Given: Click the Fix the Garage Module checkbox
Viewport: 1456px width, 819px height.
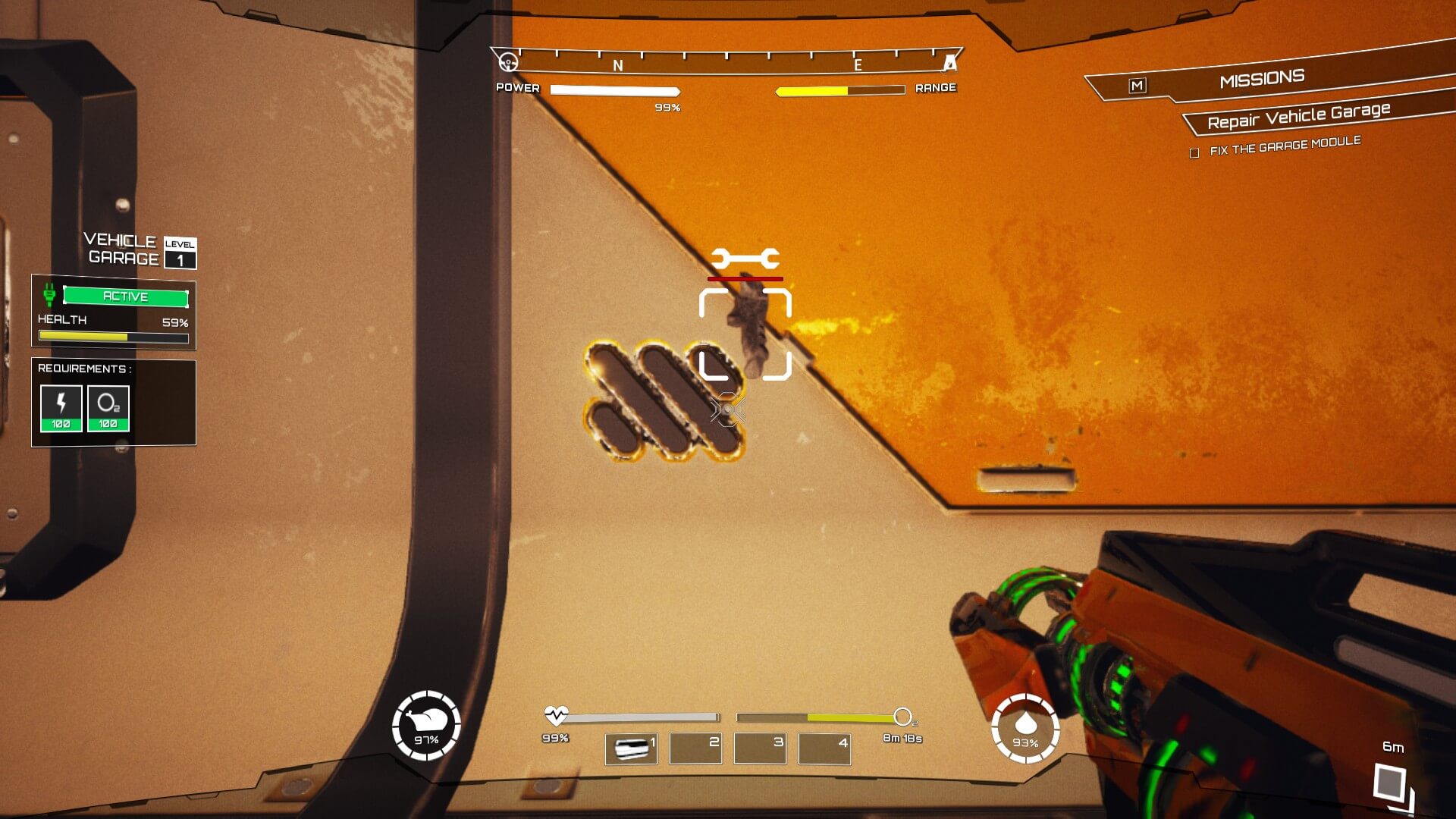Looking at the screenshot, I should 1194,153.
